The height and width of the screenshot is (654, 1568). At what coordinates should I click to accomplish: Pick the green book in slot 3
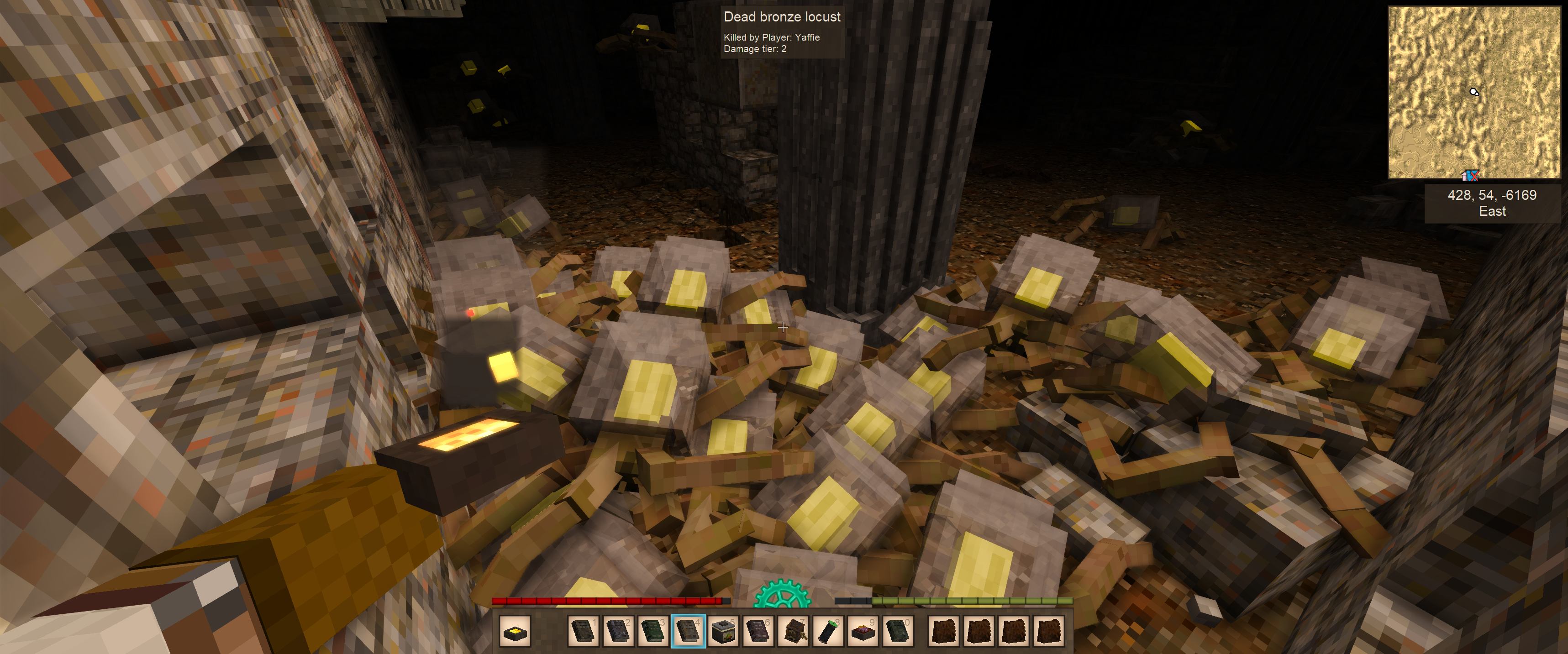(x=652, y=632)
